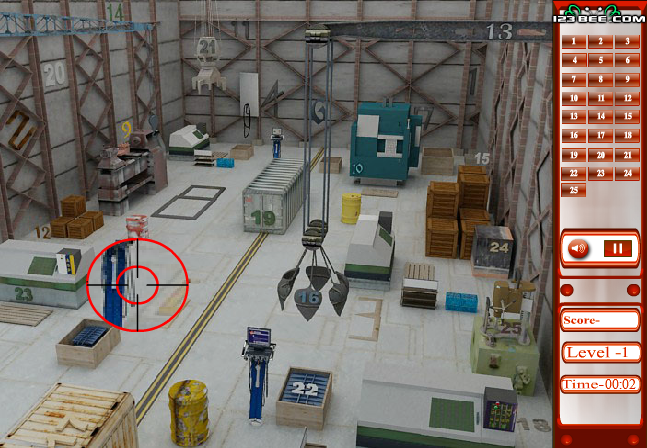Select number 1 tile in the side panel
This screenshot has height=448, width=647.
click(x=574, y=42)
